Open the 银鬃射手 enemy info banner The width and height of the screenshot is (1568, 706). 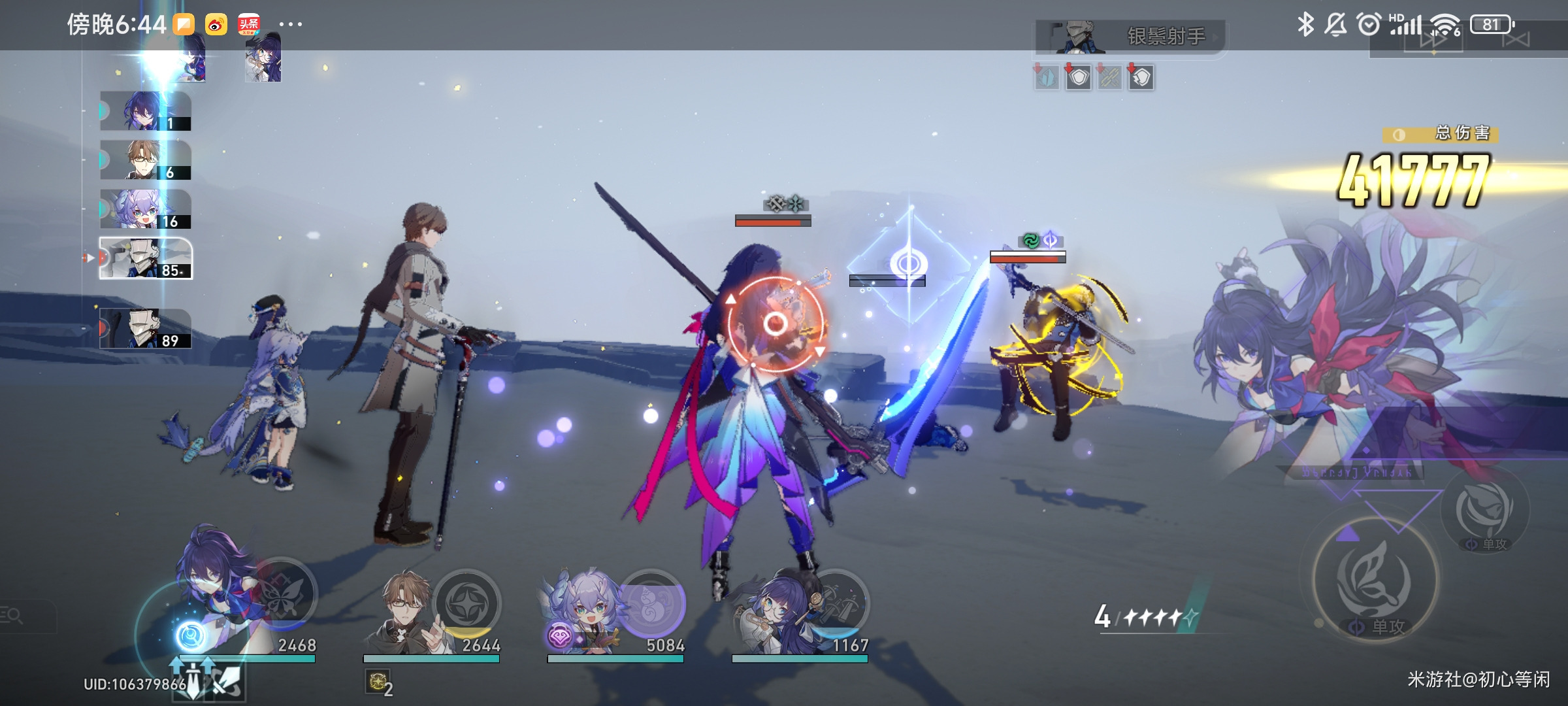tap(1130, 37)
